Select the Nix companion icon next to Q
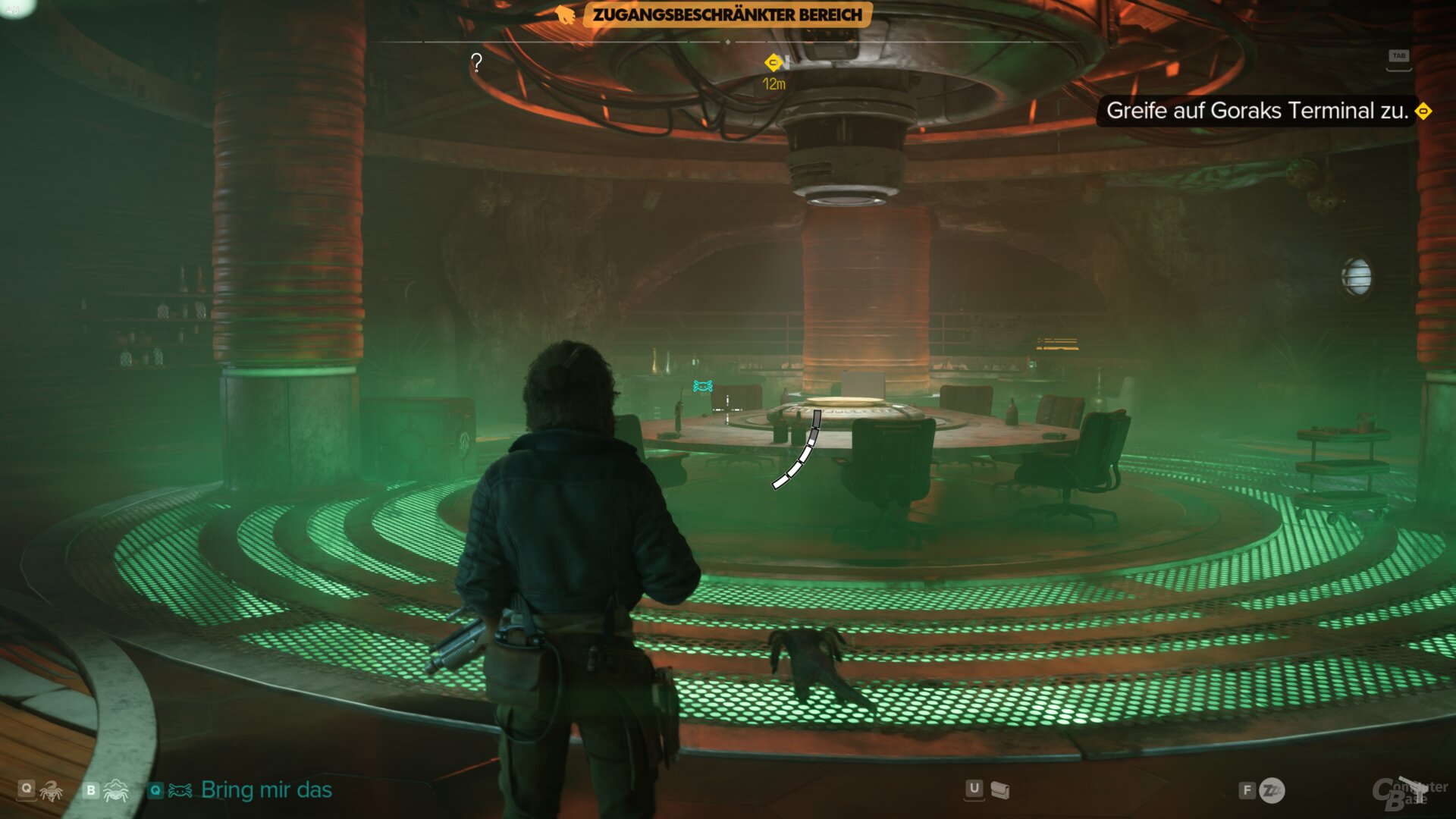Viewport: 1456px width, 819px height. point(51,791)
